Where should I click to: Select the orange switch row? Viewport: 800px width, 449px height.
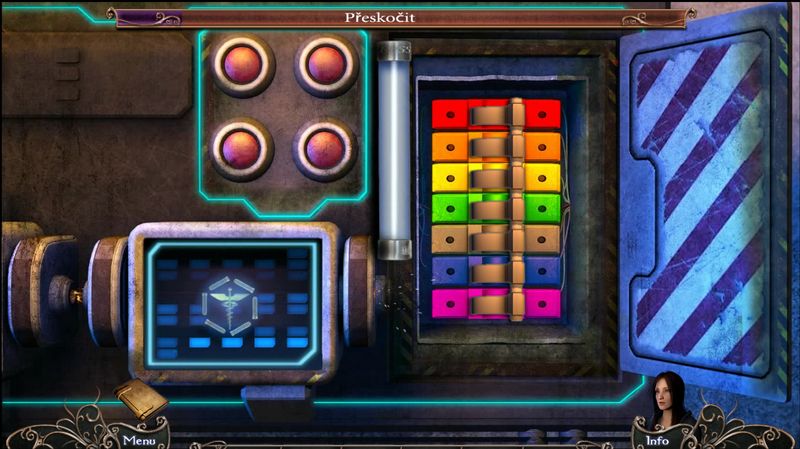pos(495,146)
